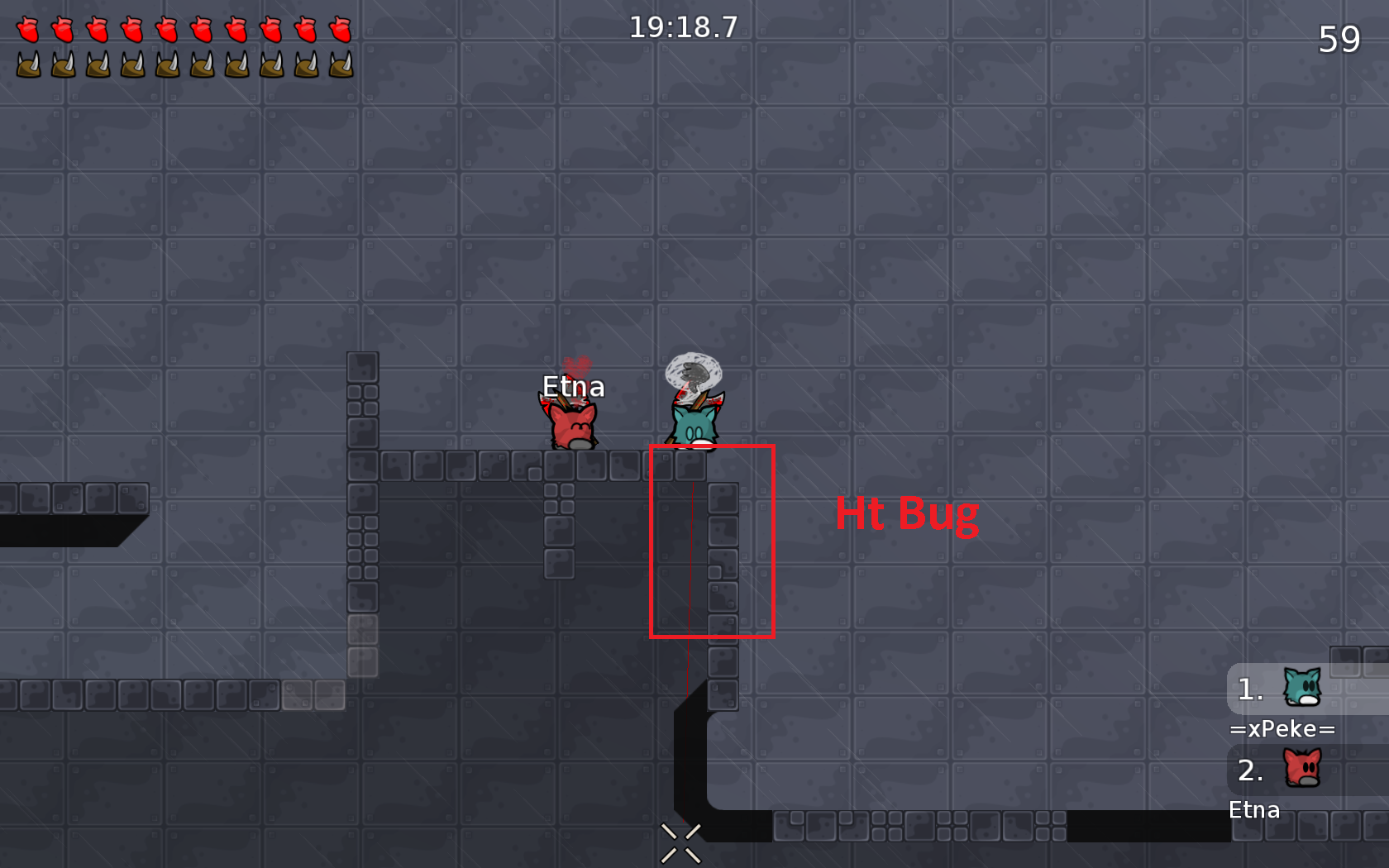The width and height of the screenshot is (1389, 868).
Task: Select the Etna nameplate above the red fox
Action: [x=574, y=386]
